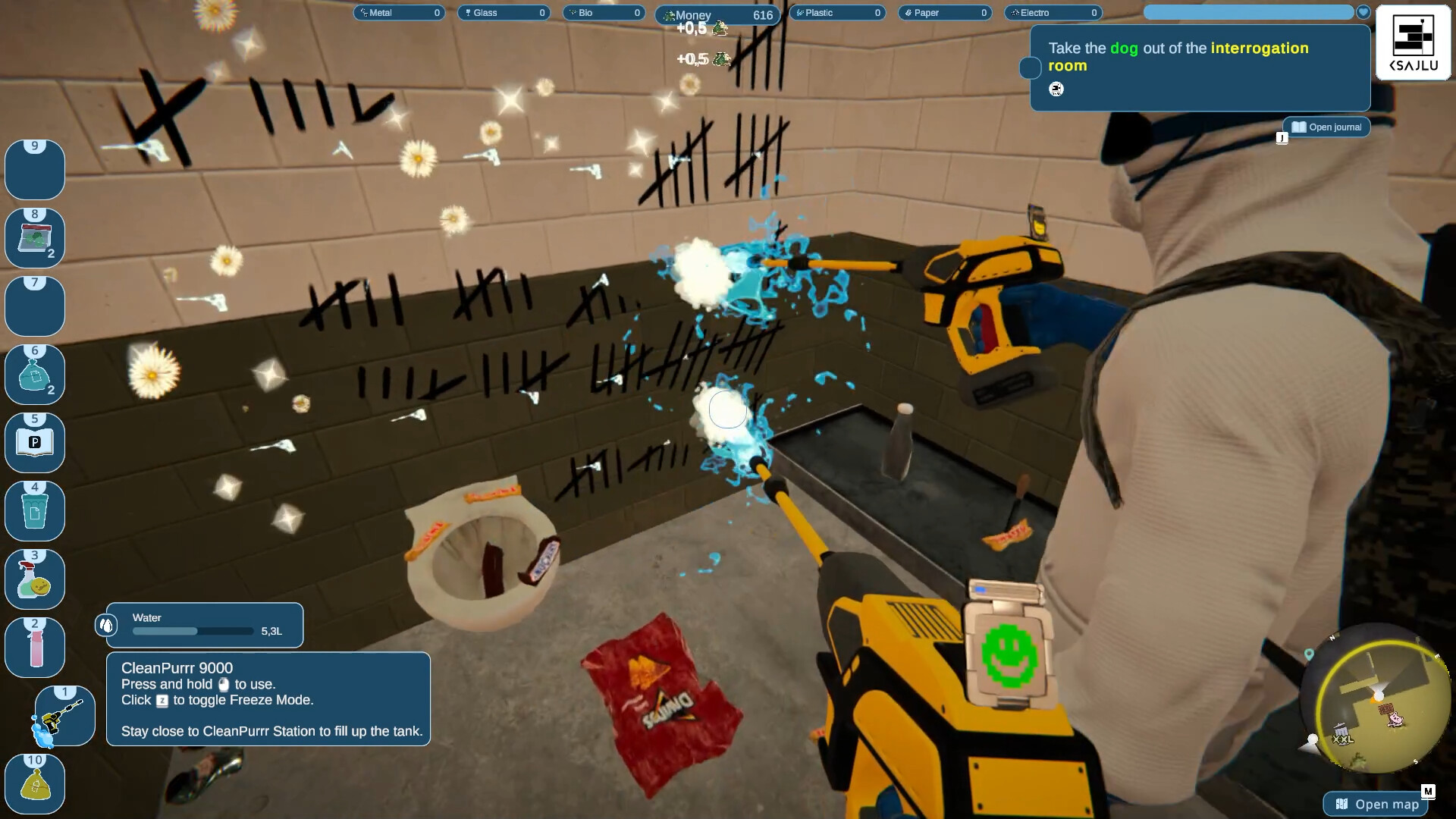Select the yellow trash bag in slot 10
1456x819 pixels.
tap(34, 783)
